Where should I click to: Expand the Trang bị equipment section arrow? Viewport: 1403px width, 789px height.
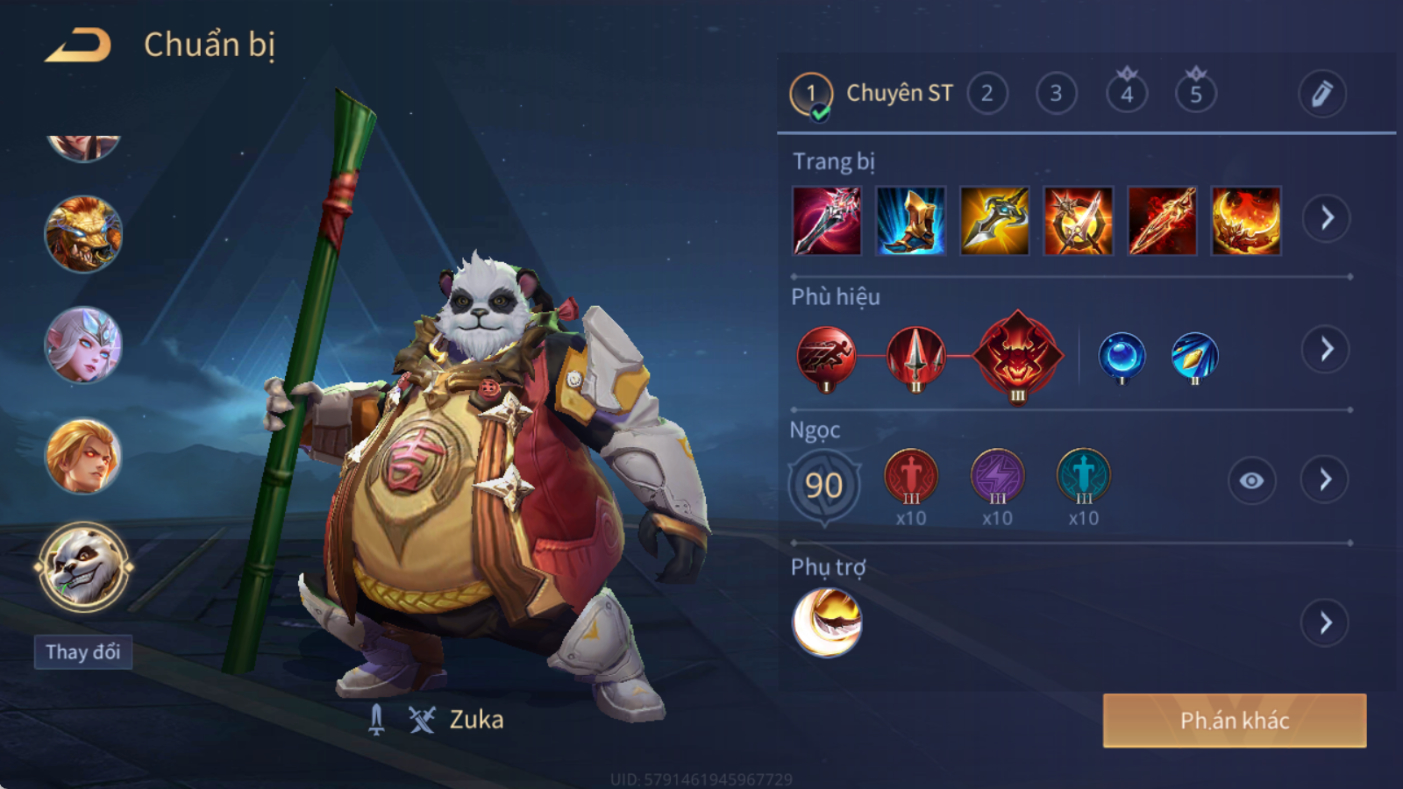(1326, 218)
